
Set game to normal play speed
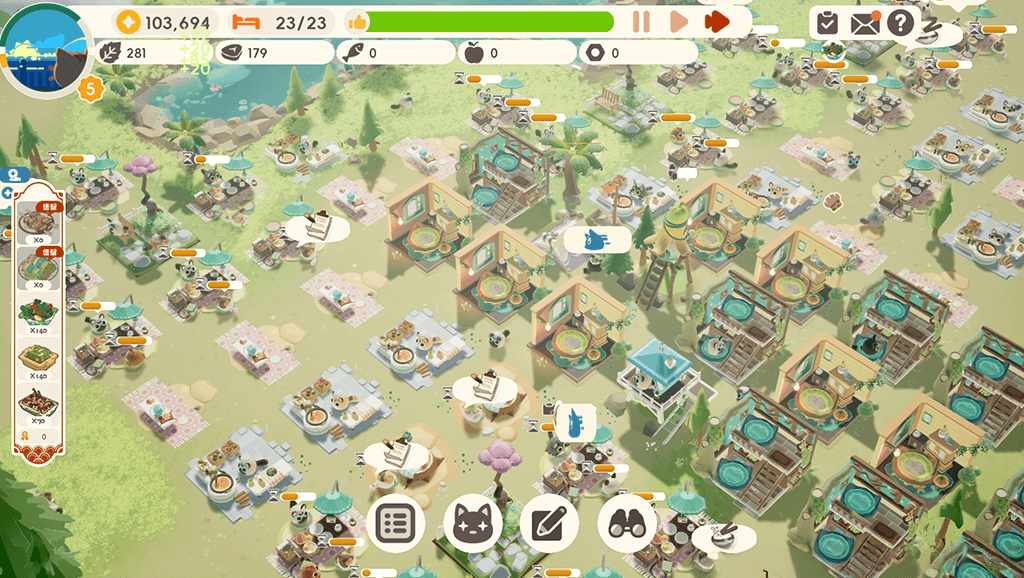678,21
